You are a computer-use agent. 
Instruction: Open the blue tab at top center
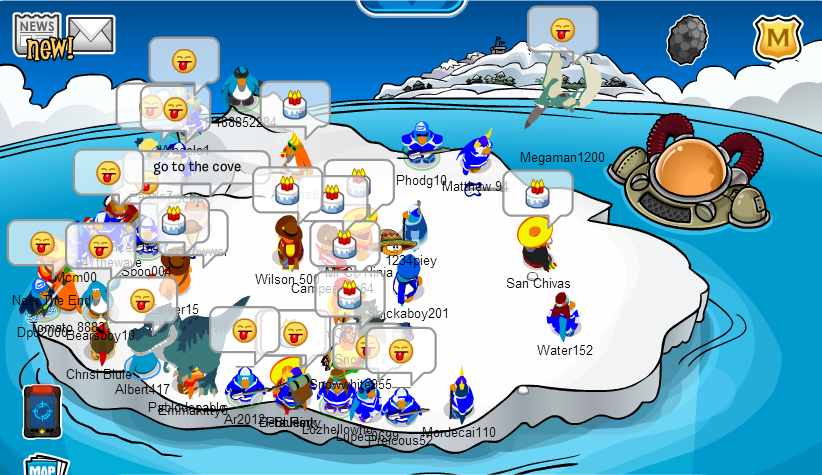coord(409,6)
